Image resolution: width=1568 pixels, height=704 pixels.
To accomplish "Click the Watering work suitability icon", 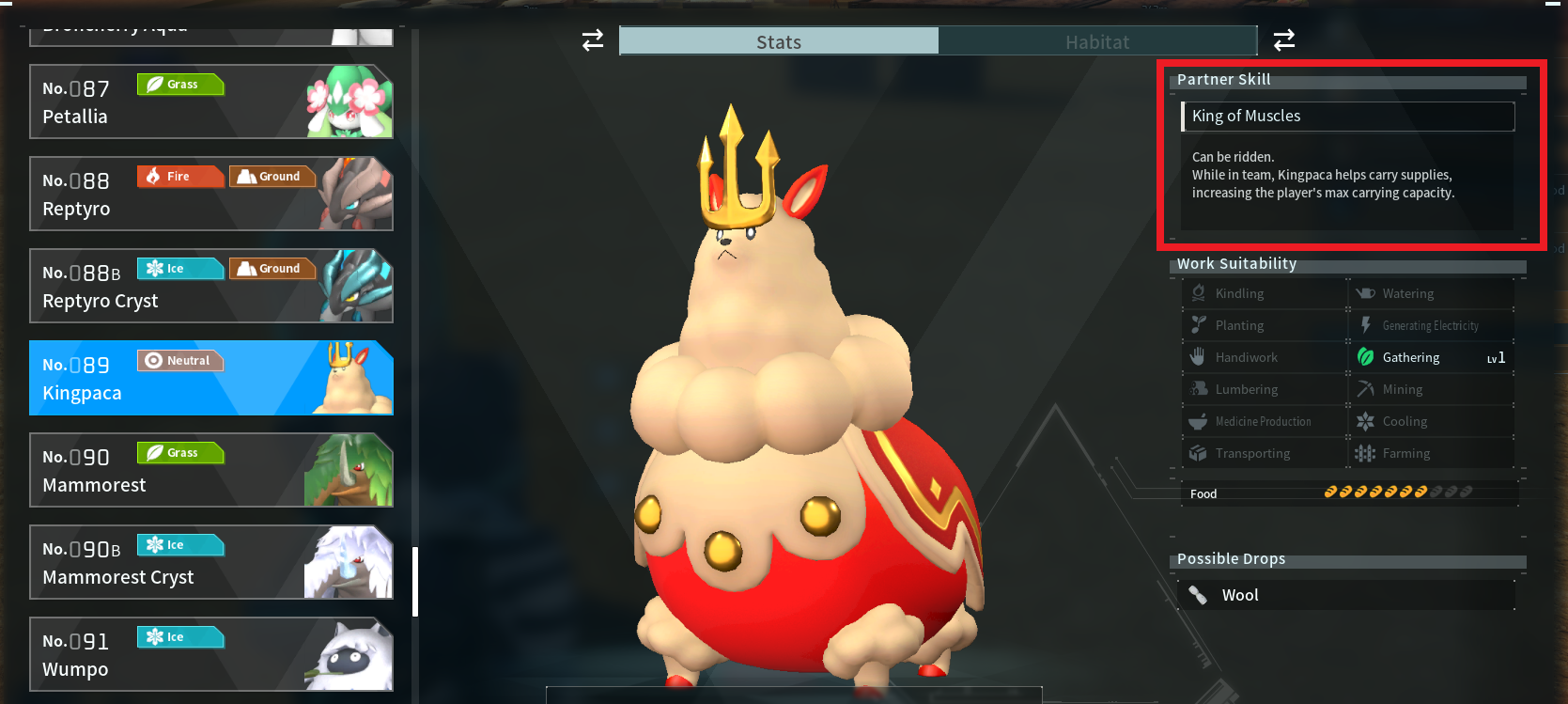I will coord(1365,292).
